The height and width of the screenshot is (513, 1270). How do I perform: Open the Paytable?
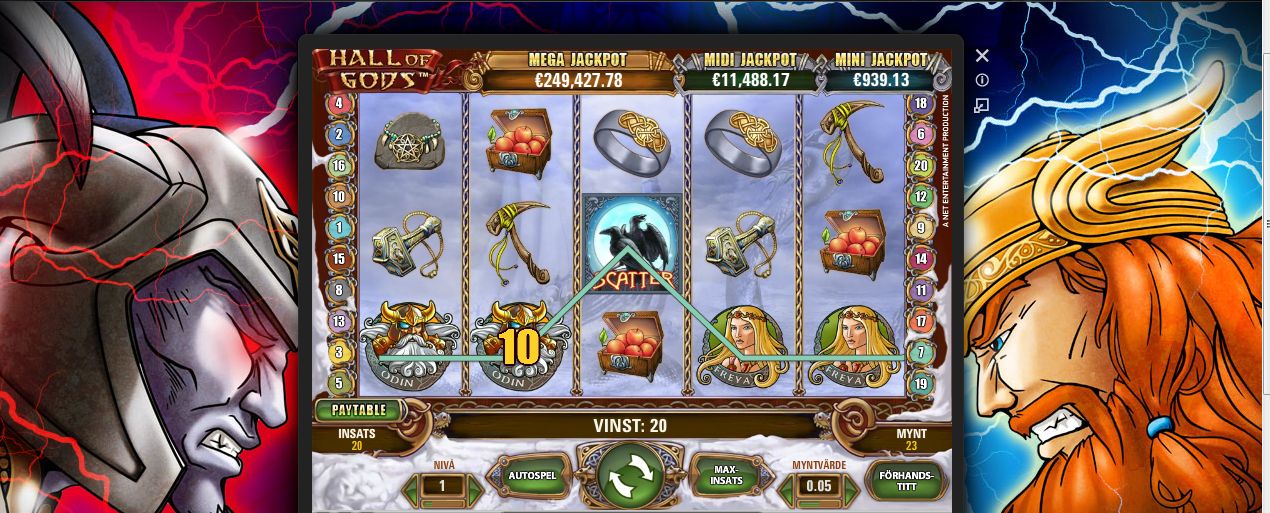click(x=360, y=410)
